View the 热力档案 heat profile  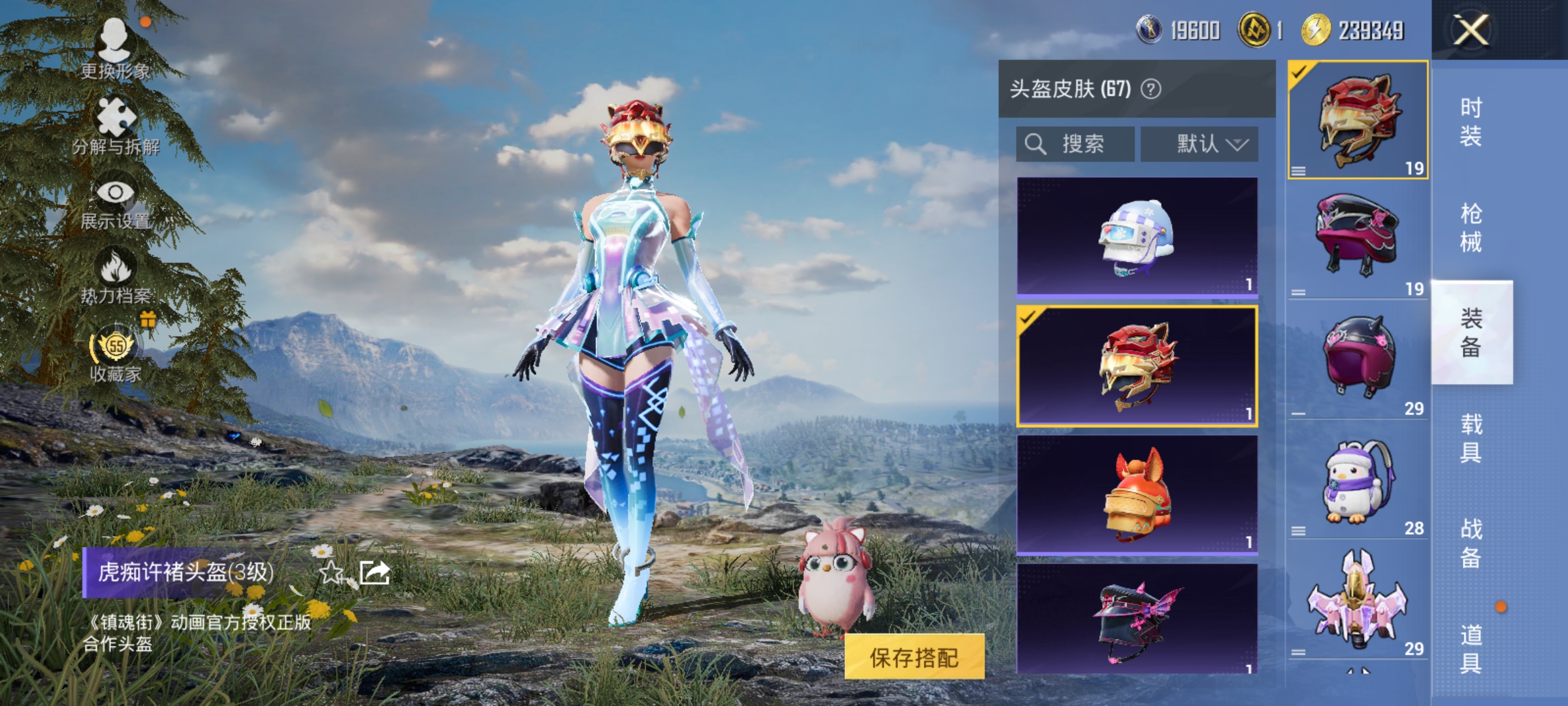pyautogui.click(x=116, y=281)
